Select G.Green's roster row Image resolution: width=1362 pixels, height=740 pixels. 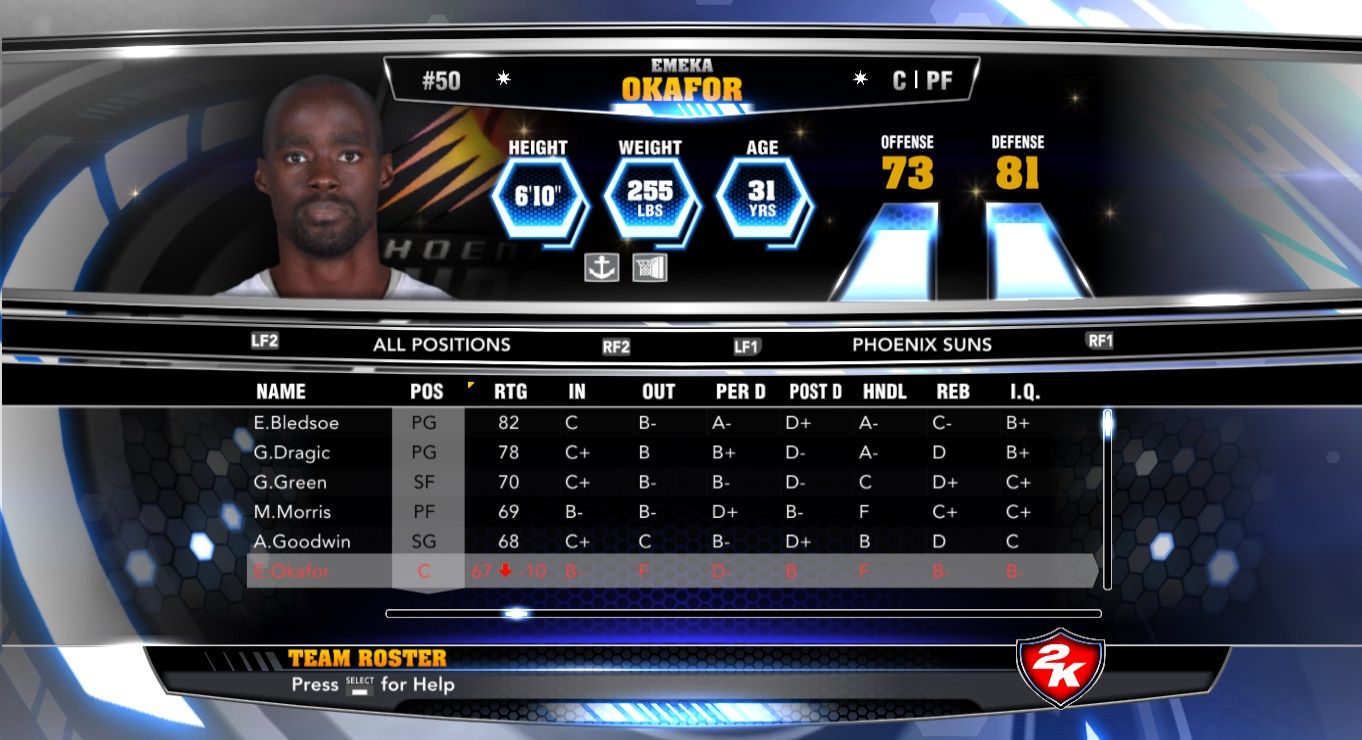tap(290, 483)
